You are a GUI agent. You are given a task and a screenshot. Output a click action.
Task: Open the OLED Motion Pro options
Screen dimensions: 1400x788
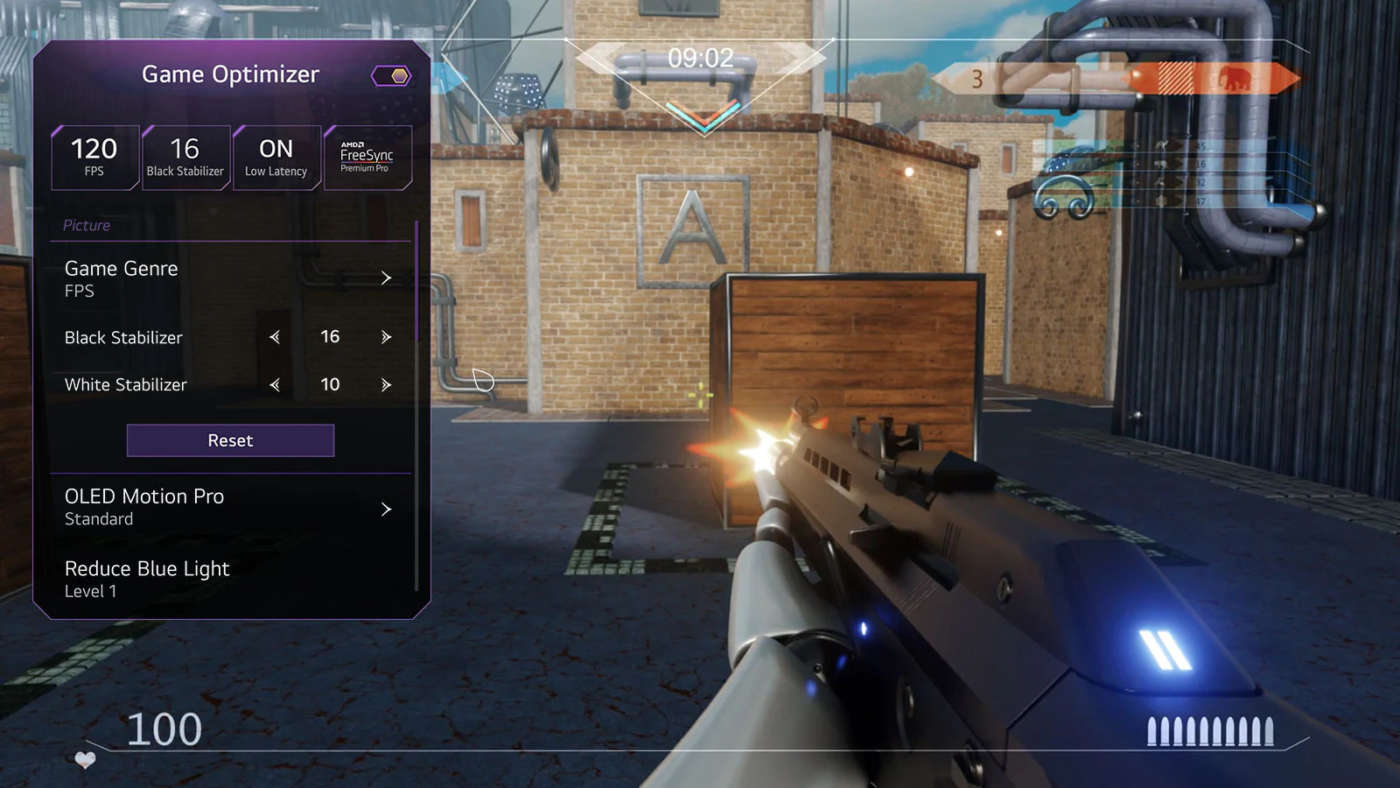click(x=229, y=507)
